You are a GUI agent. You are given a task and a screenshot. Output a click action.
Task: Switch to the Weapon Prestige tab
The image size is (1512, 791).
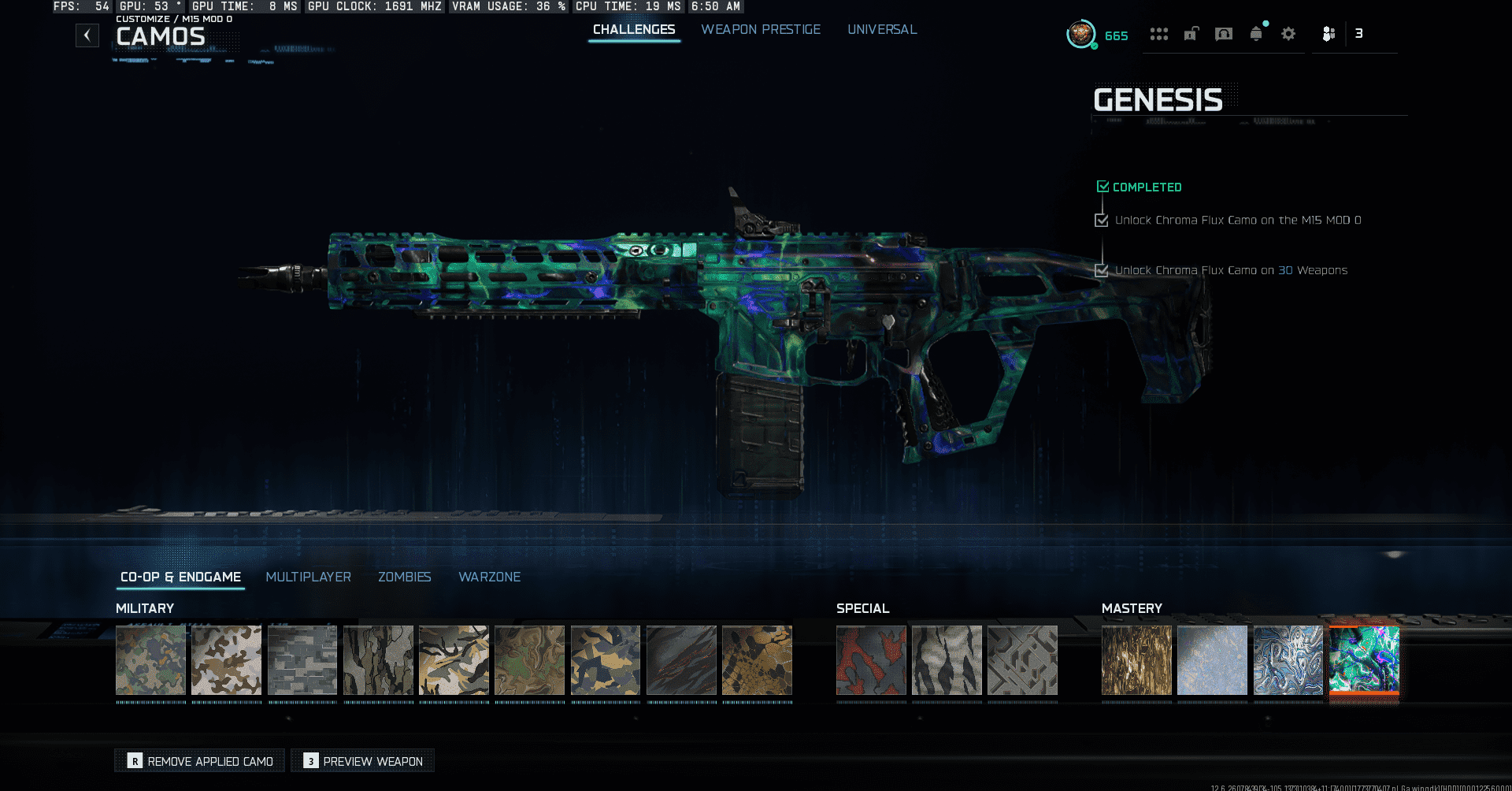tap(761, 30)
